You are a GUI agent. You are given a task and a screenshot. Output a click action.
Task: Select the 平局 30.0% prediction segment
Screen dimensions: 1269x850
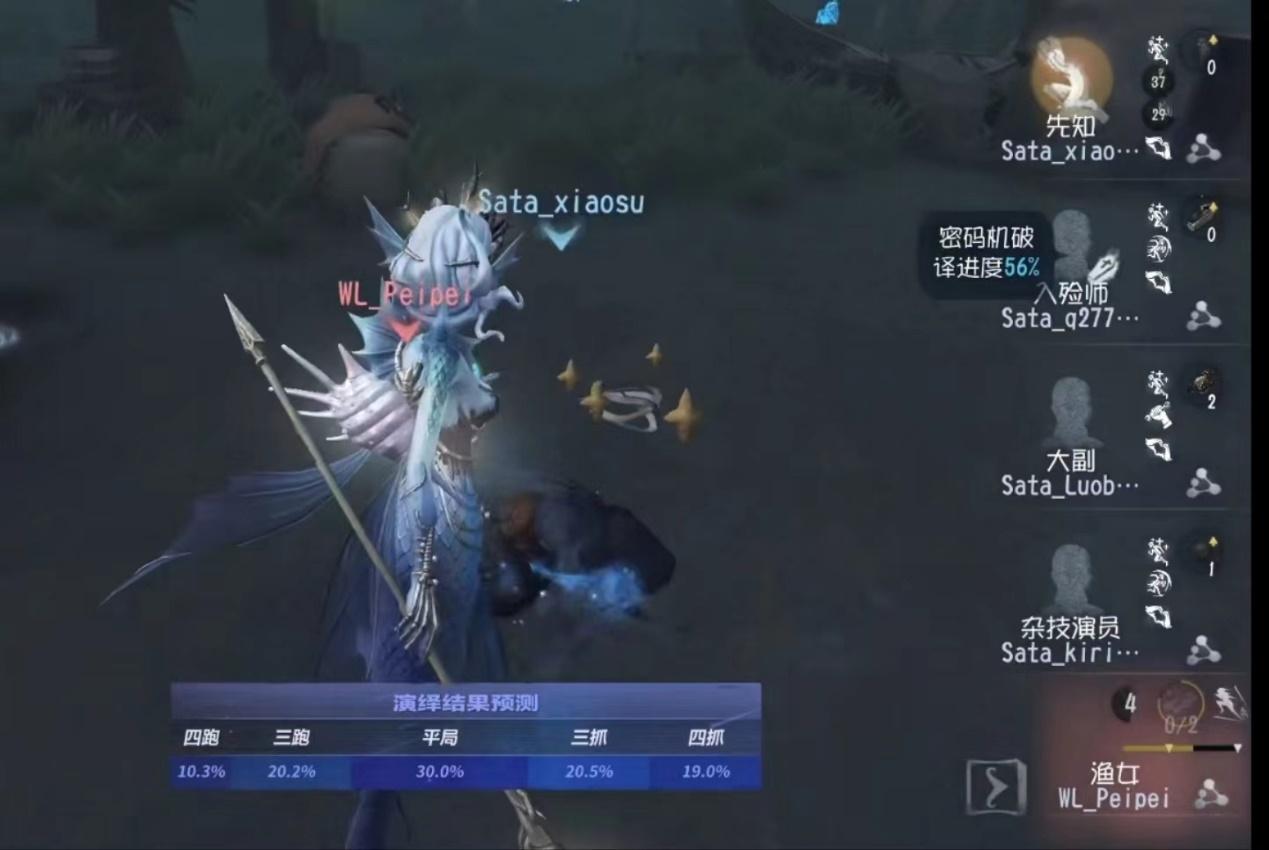point(439,772)
